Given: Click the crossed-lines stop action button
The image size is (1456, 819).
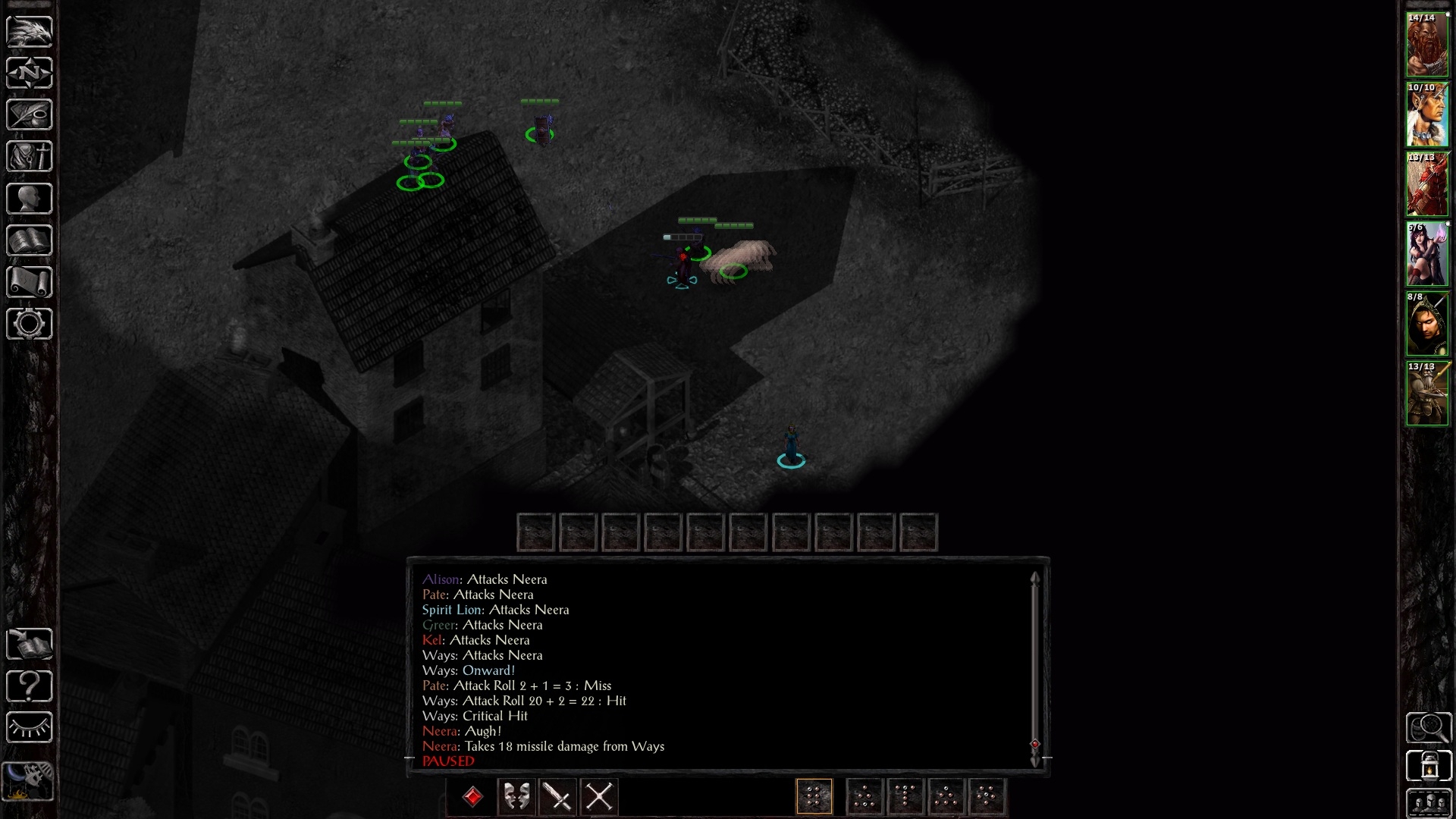Looking at the screenshot, I should click(599, 797).
